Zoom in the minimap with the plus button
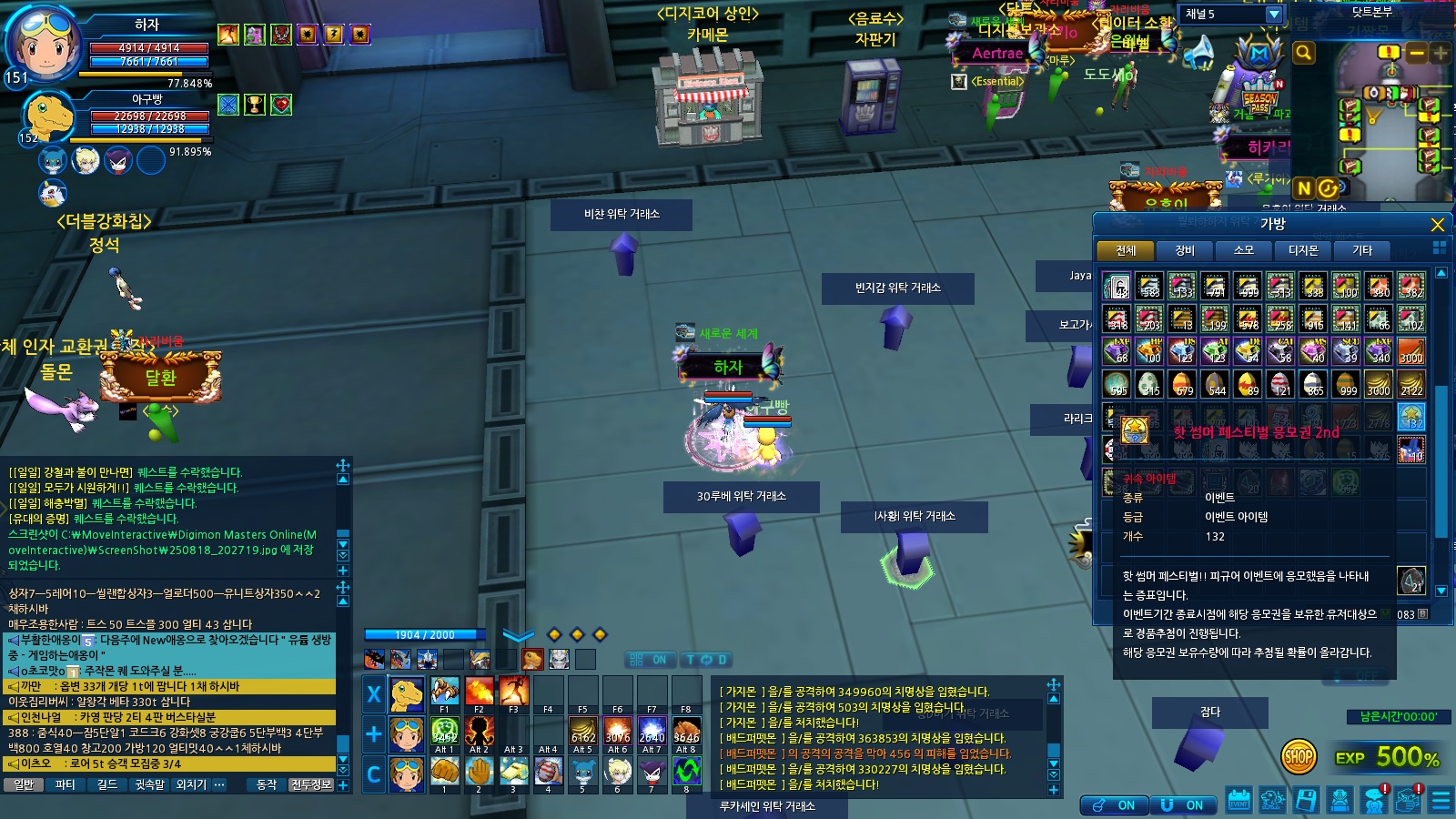The image size is (1456, 819). tap(1440, 53)
